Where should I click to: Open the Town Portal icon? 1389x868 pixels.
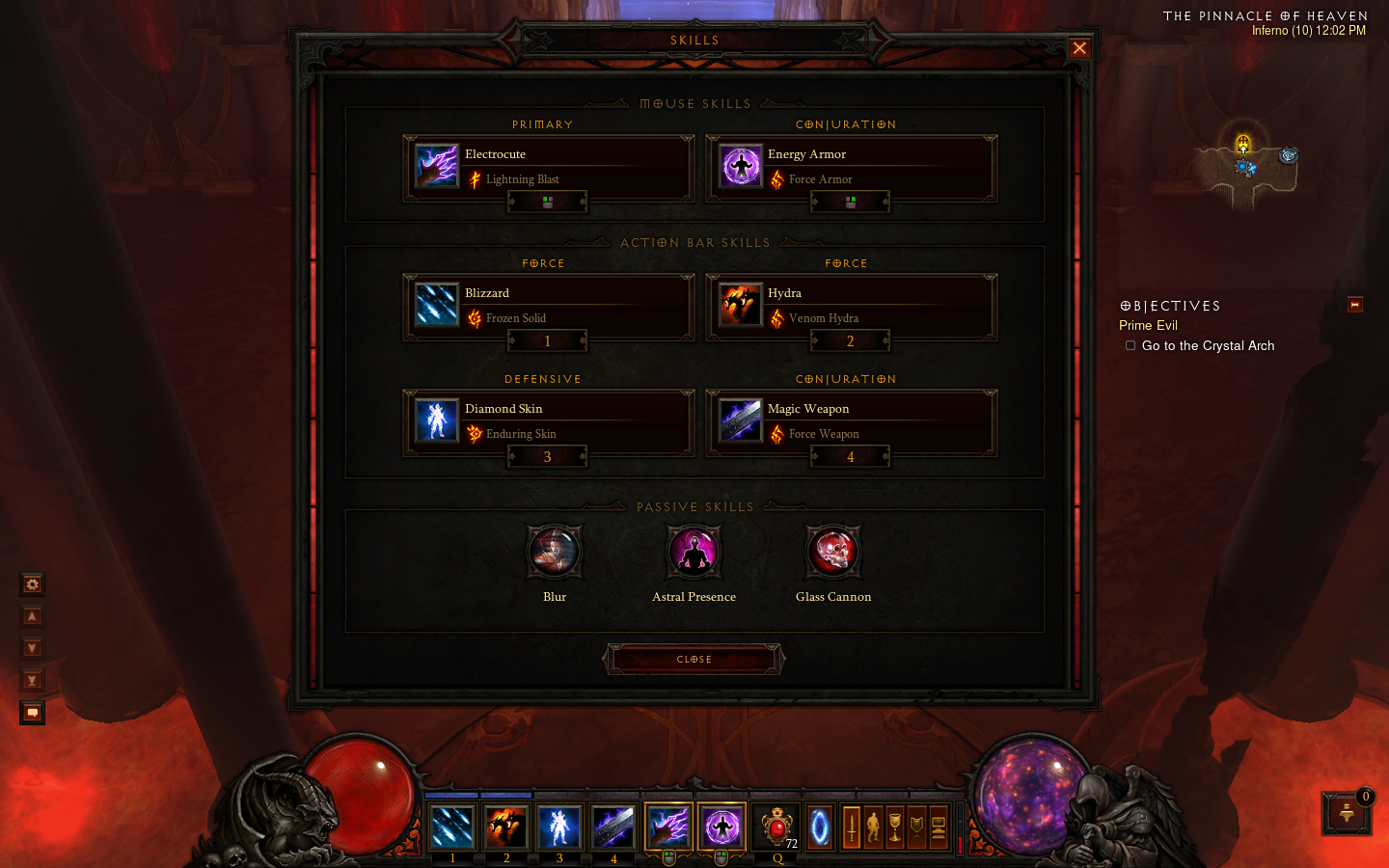[819, 827]
